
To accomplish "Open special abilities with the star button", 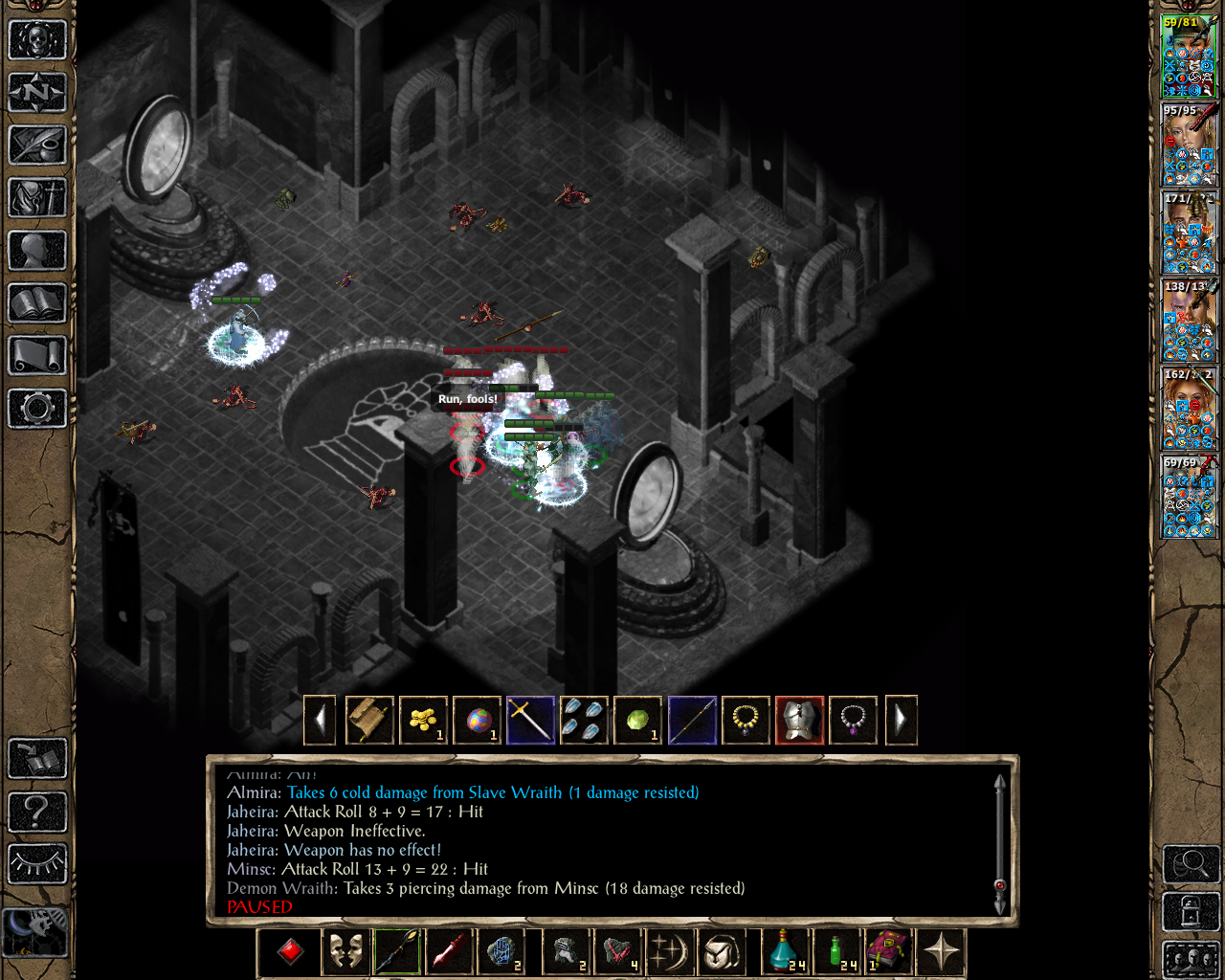I will point(941,952).
